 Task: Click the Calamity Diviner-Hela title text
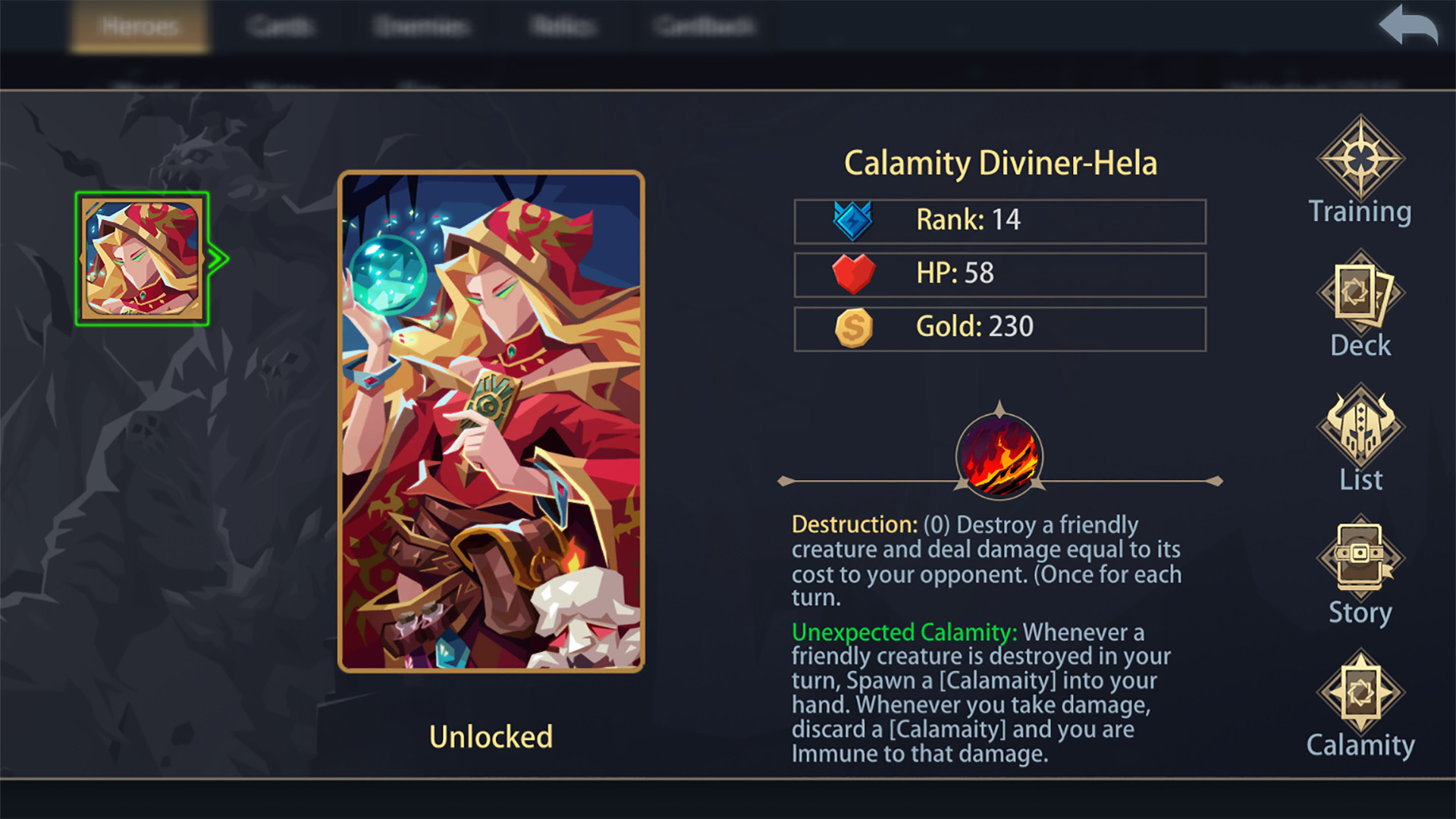tap(999, 162)
